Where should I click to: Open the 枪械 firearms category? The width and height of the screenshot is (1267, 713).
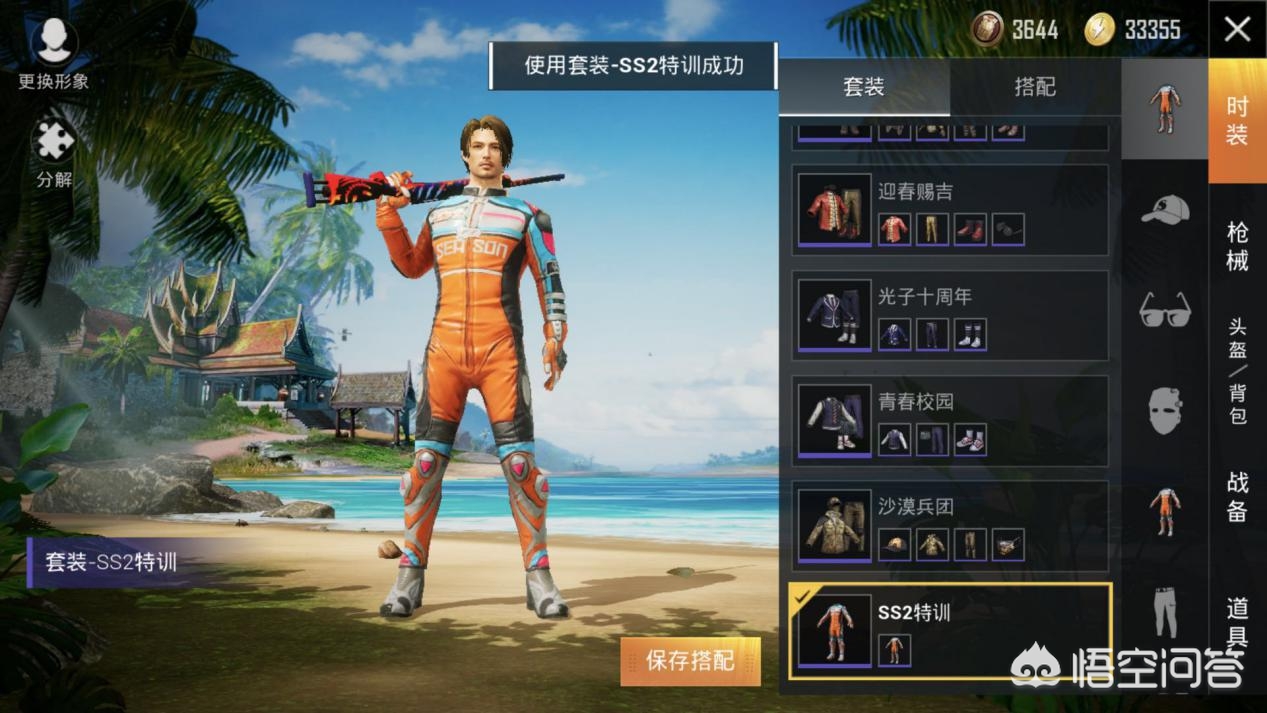click(1237, 246)
